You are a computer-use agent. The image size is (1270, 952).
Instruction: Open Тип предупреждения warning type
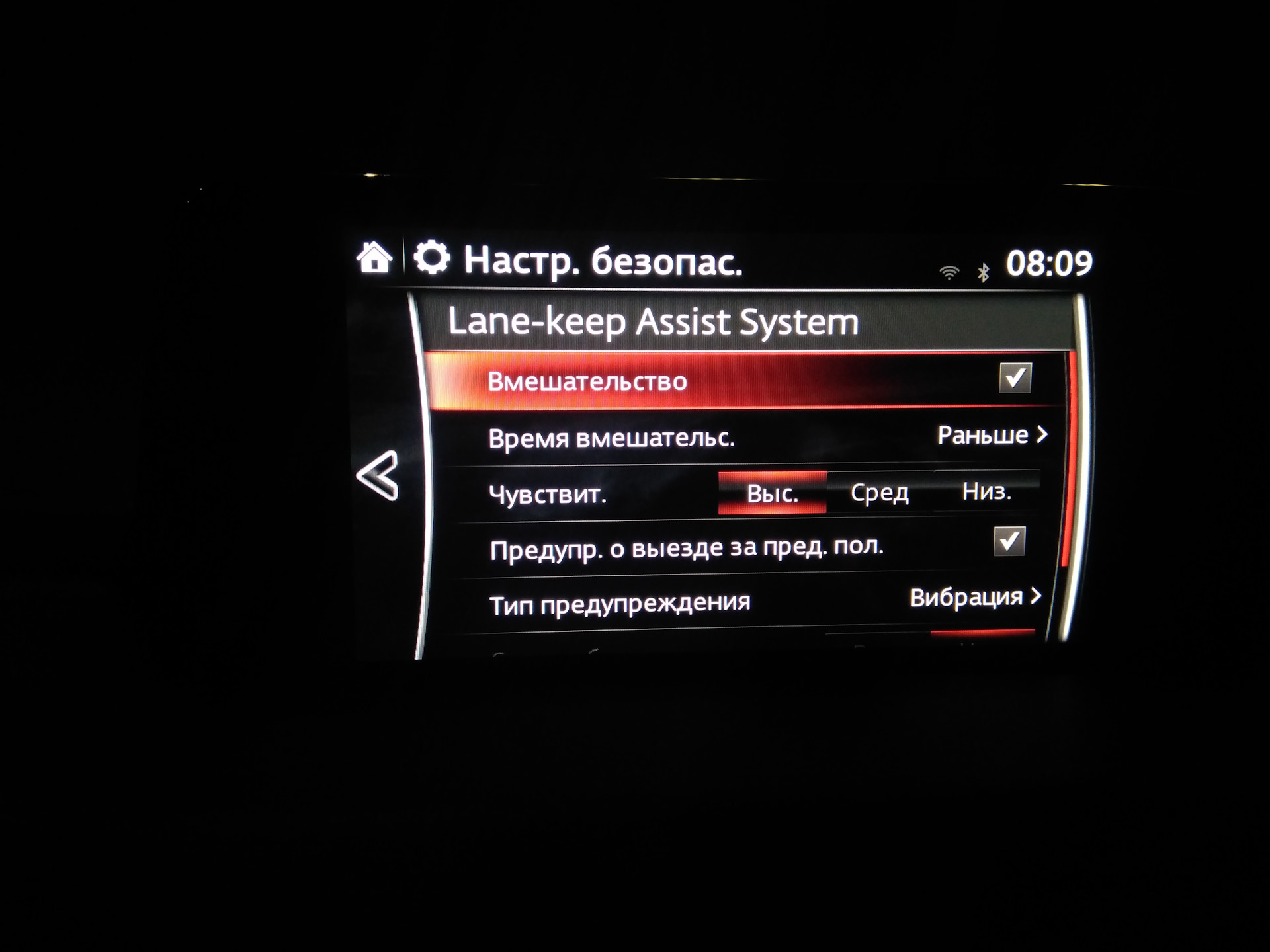click(975, 598)
